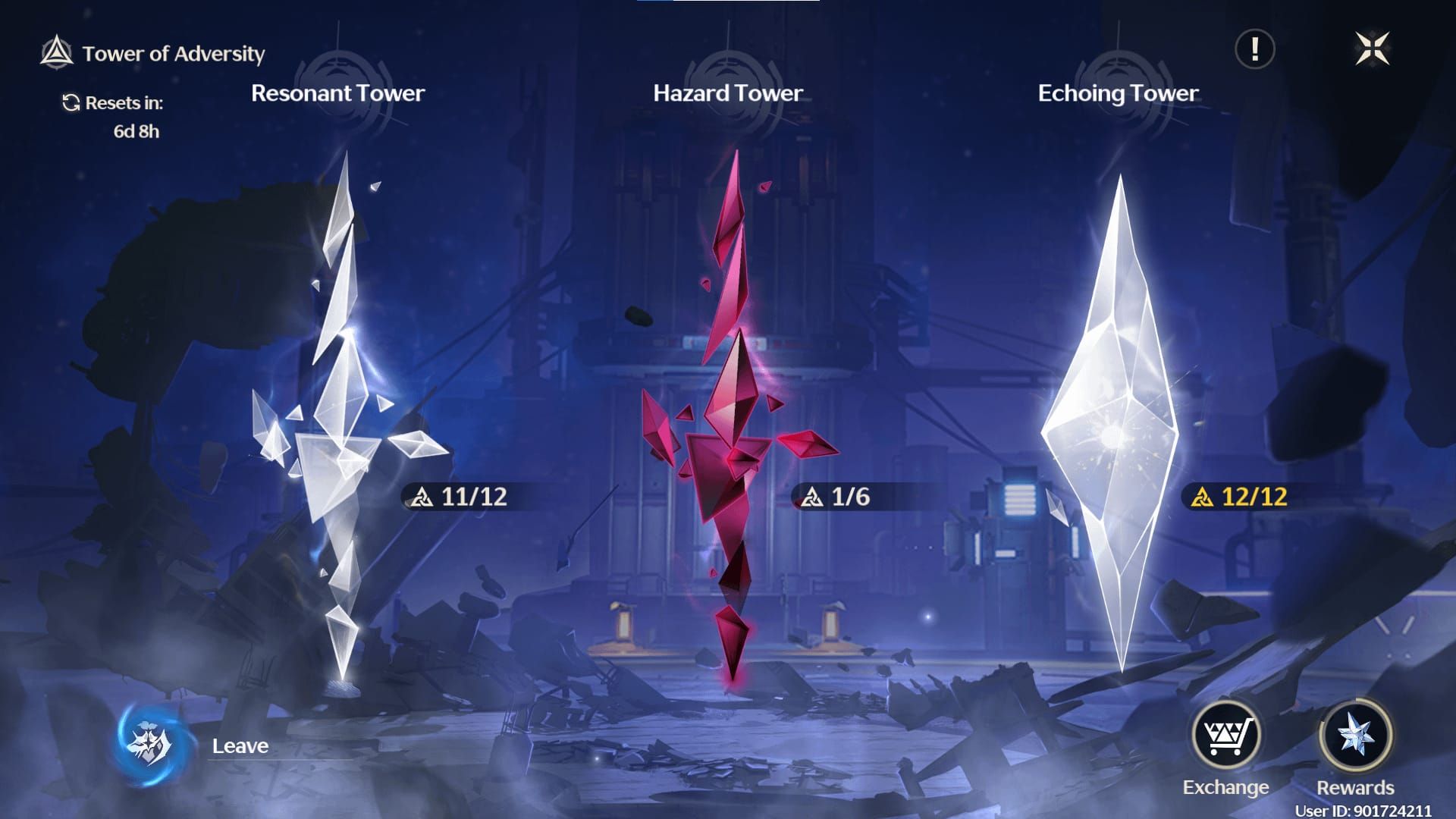
Task: Click the crown icon next to 11/12 progress
Action: [x=422, y=497]
